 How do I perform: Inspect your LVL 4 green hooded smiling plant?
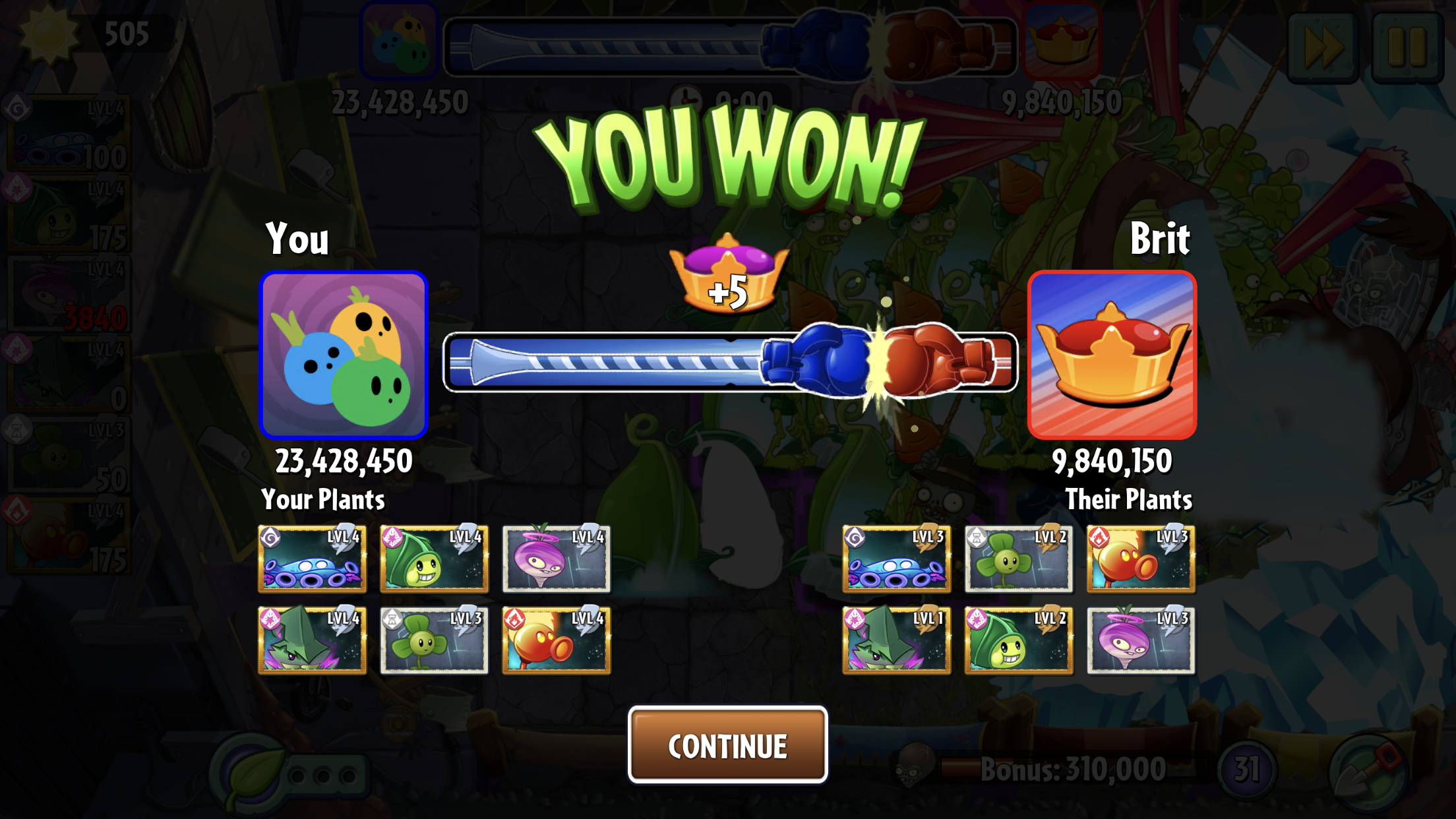point(434,559)
